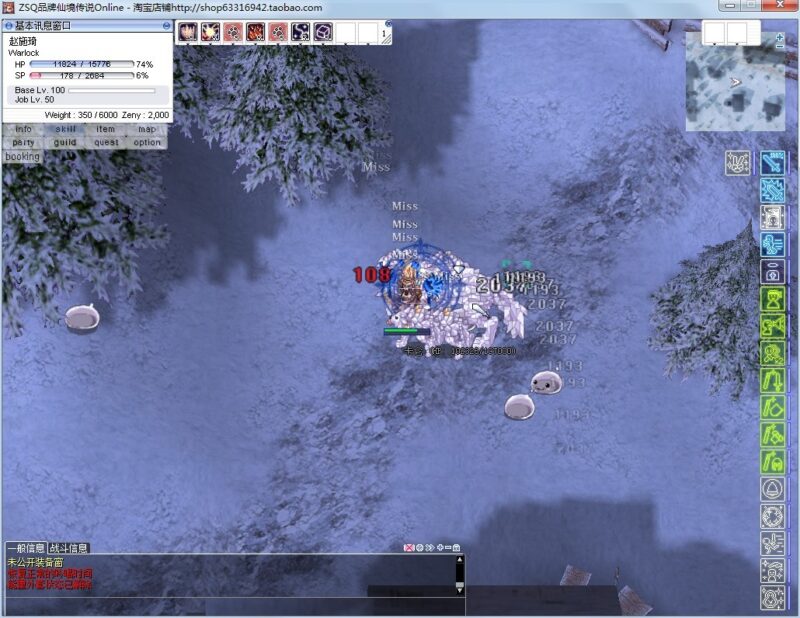The width and height of the screenshot is (800, 618).
Task: Click the chat input field
Action: (x=230, y=606)
